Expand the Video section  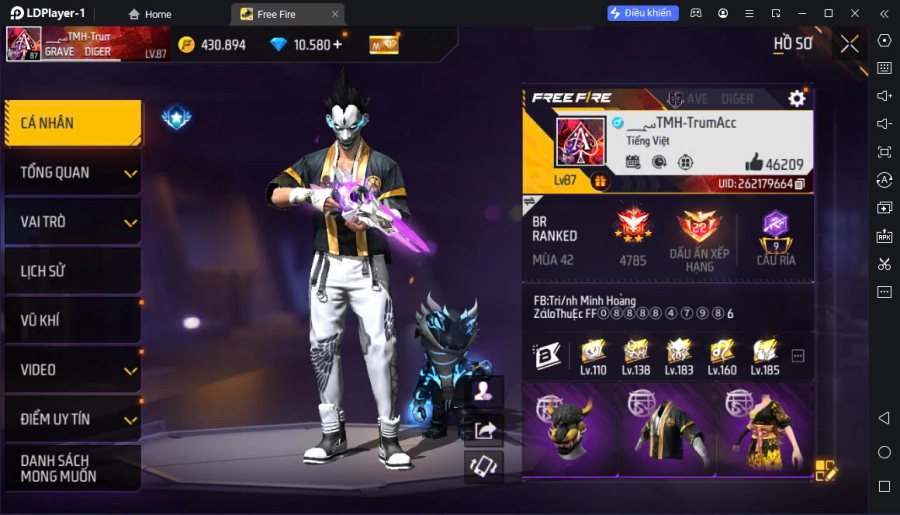72,370
